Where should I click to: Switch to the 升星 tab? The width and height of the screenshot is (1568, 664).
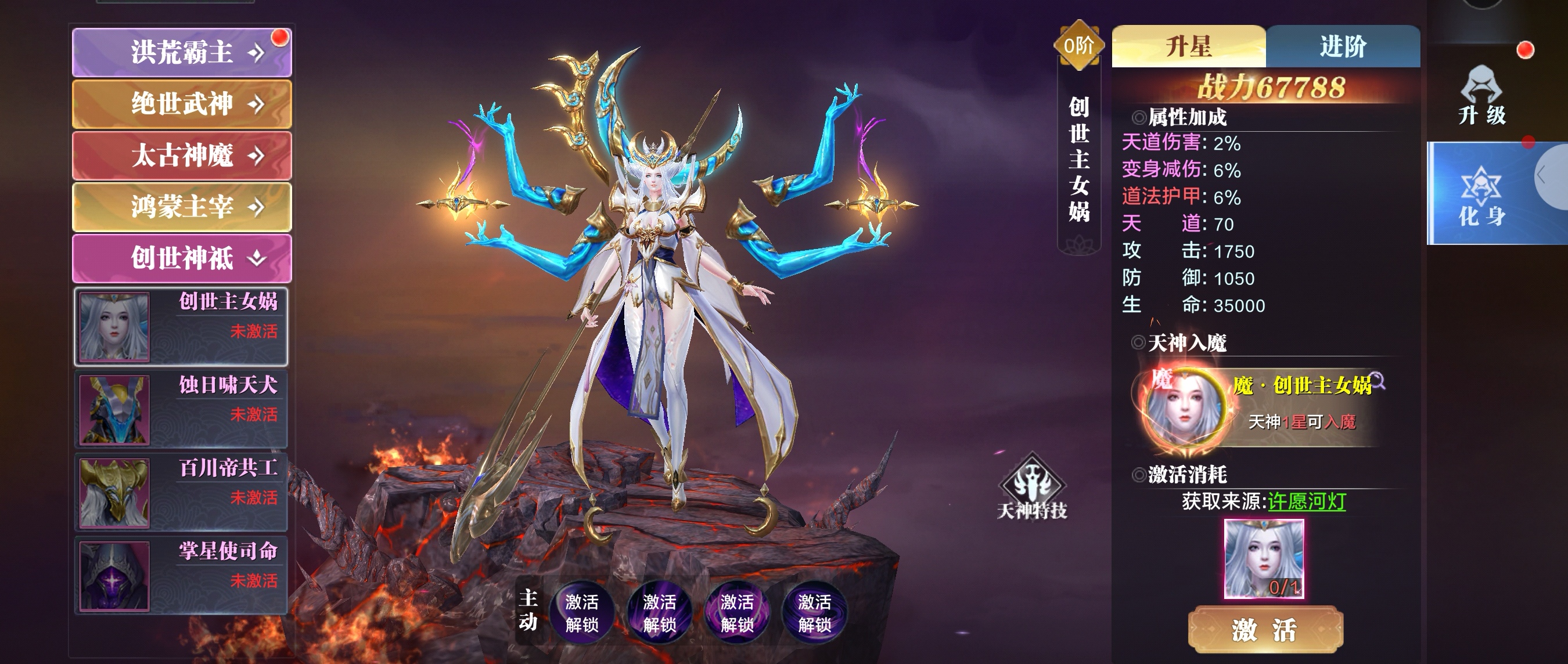pos(1188,46)
